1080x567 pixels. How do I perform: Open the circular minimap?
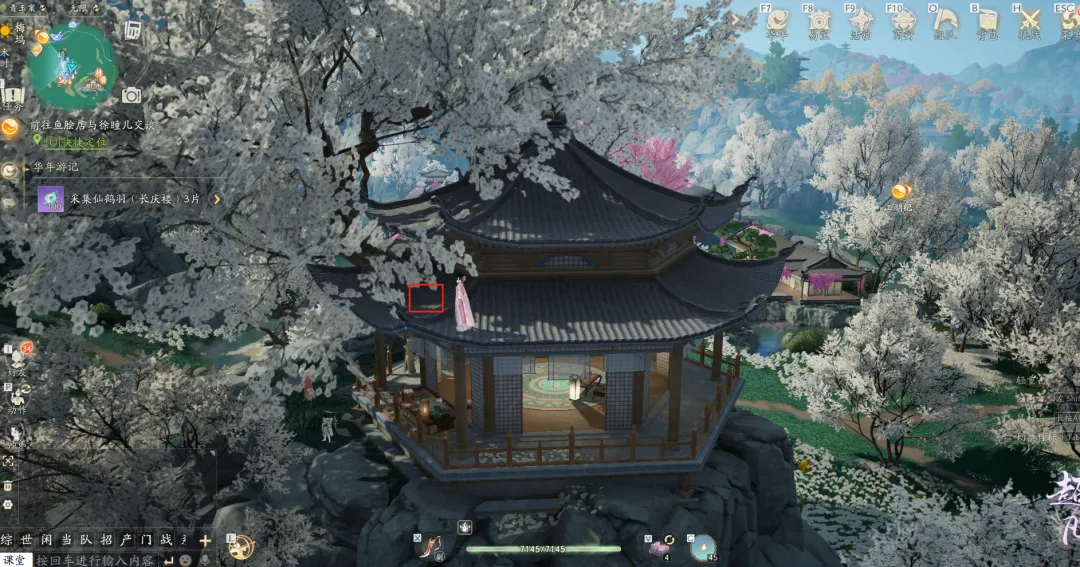point(72,66)
